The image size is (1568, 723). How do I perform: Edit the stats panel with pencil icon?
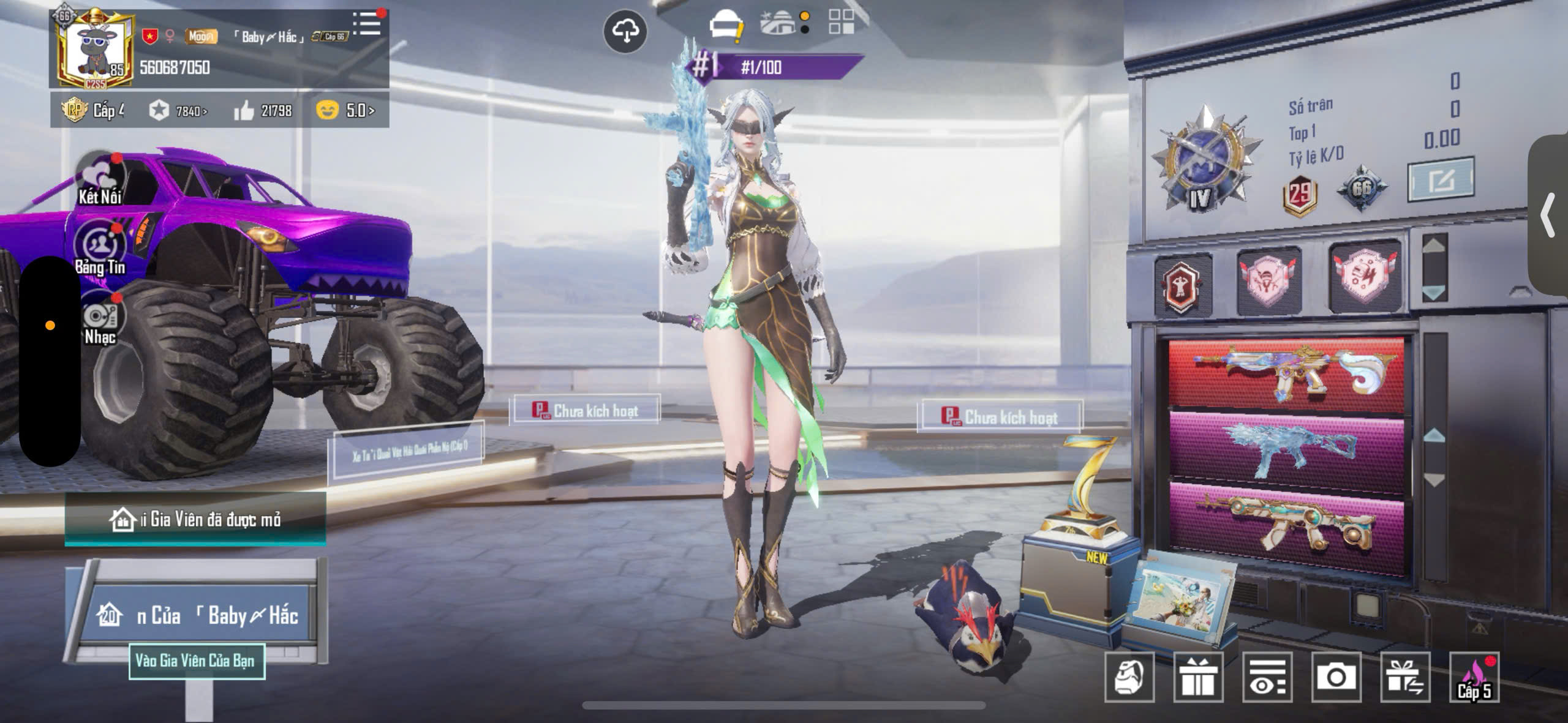click(1441, 180)
